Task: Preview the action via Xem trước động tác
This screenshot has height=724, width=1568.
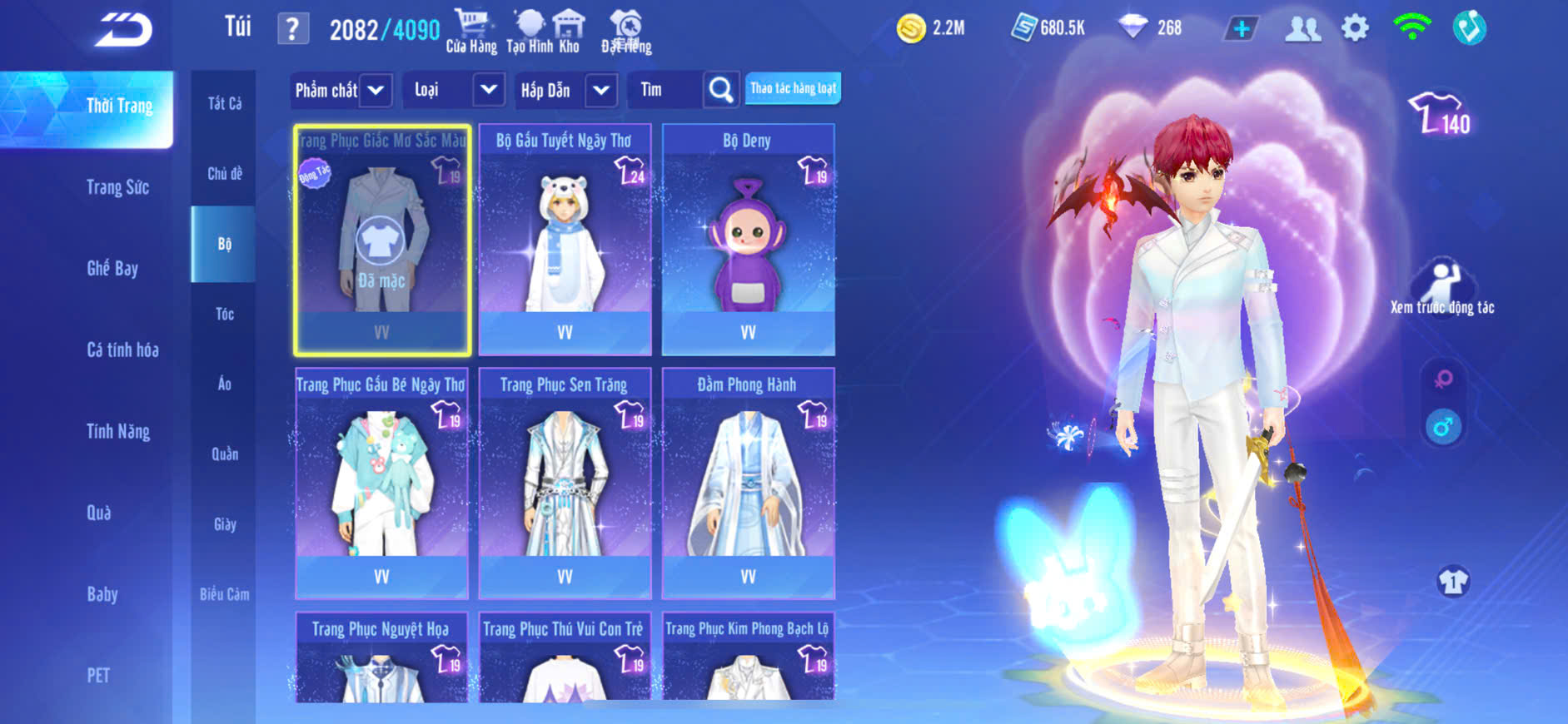Action: (x=1441, y=289)
